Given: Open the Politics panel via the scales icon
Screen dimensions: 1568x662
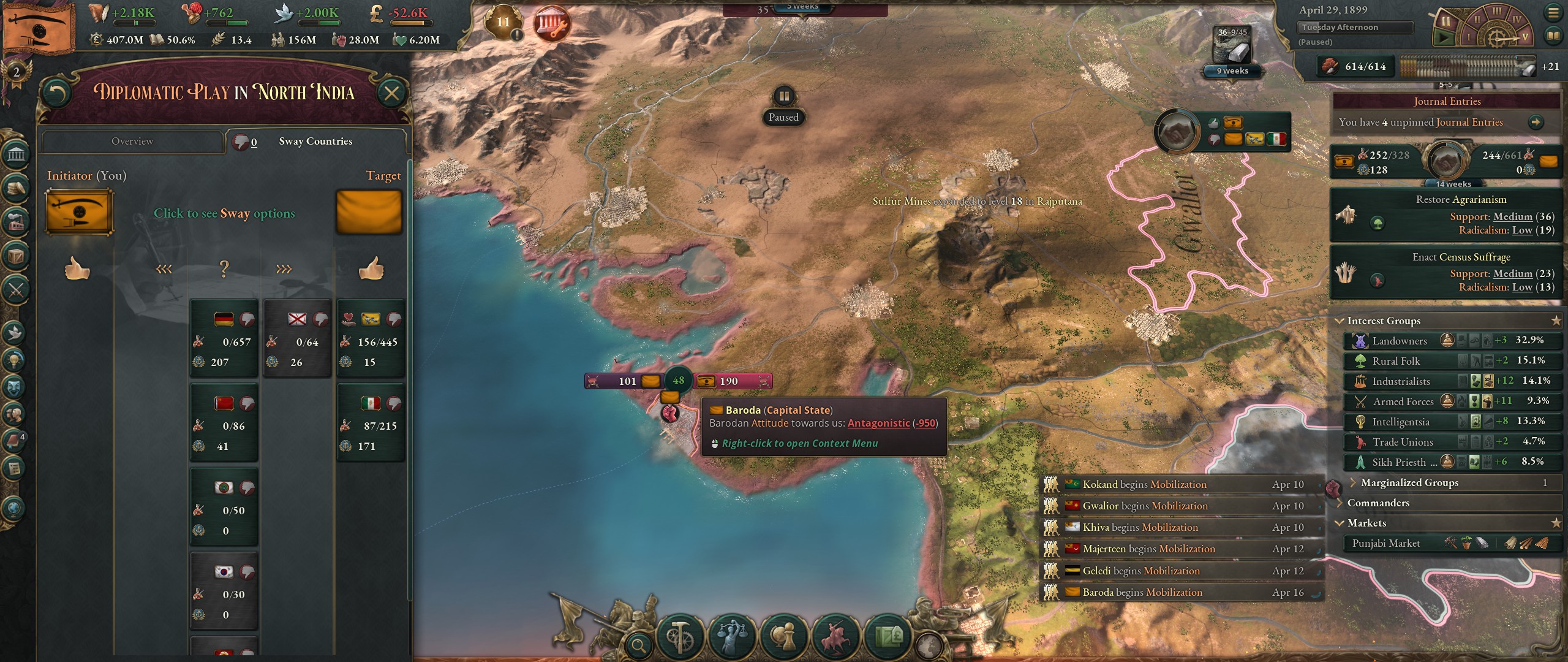Looking at the screenshot, I should pyautogui.click(x=732, y=637).
